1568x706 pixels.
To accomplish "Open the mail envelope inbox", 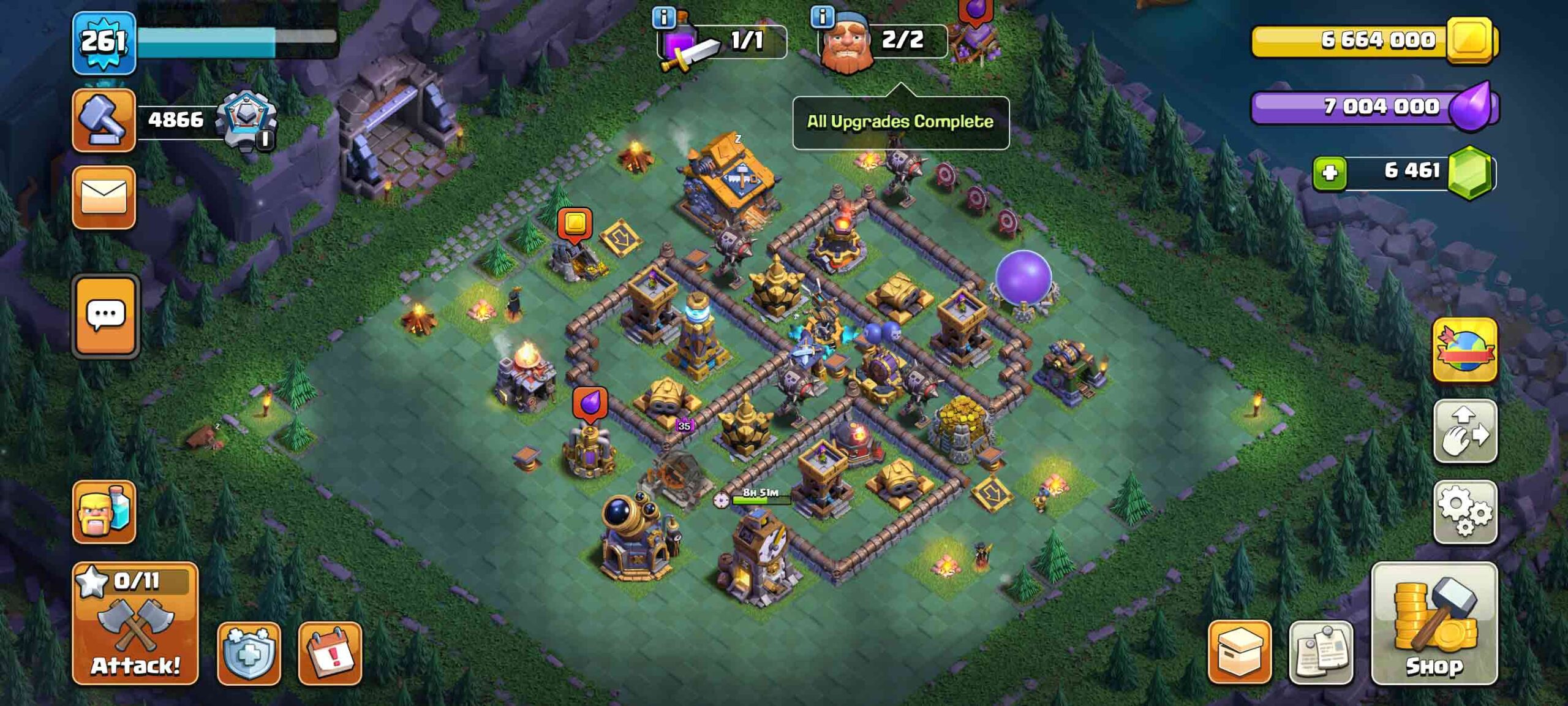I will (104, 197).
